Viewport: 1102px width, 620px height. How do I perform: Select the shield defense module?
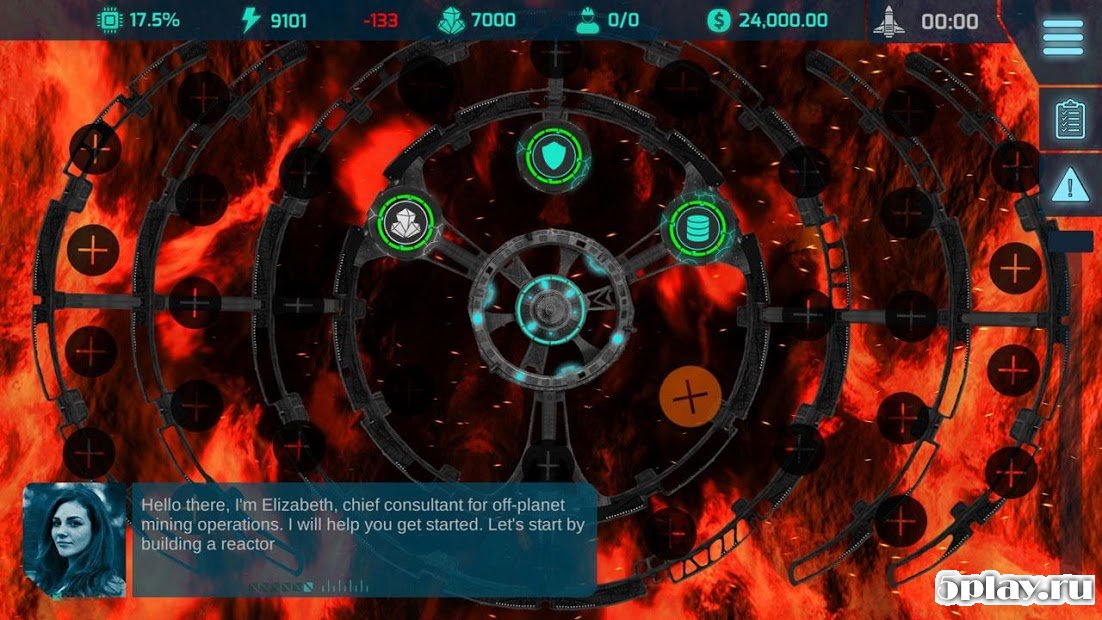click(x=549, y=155)
